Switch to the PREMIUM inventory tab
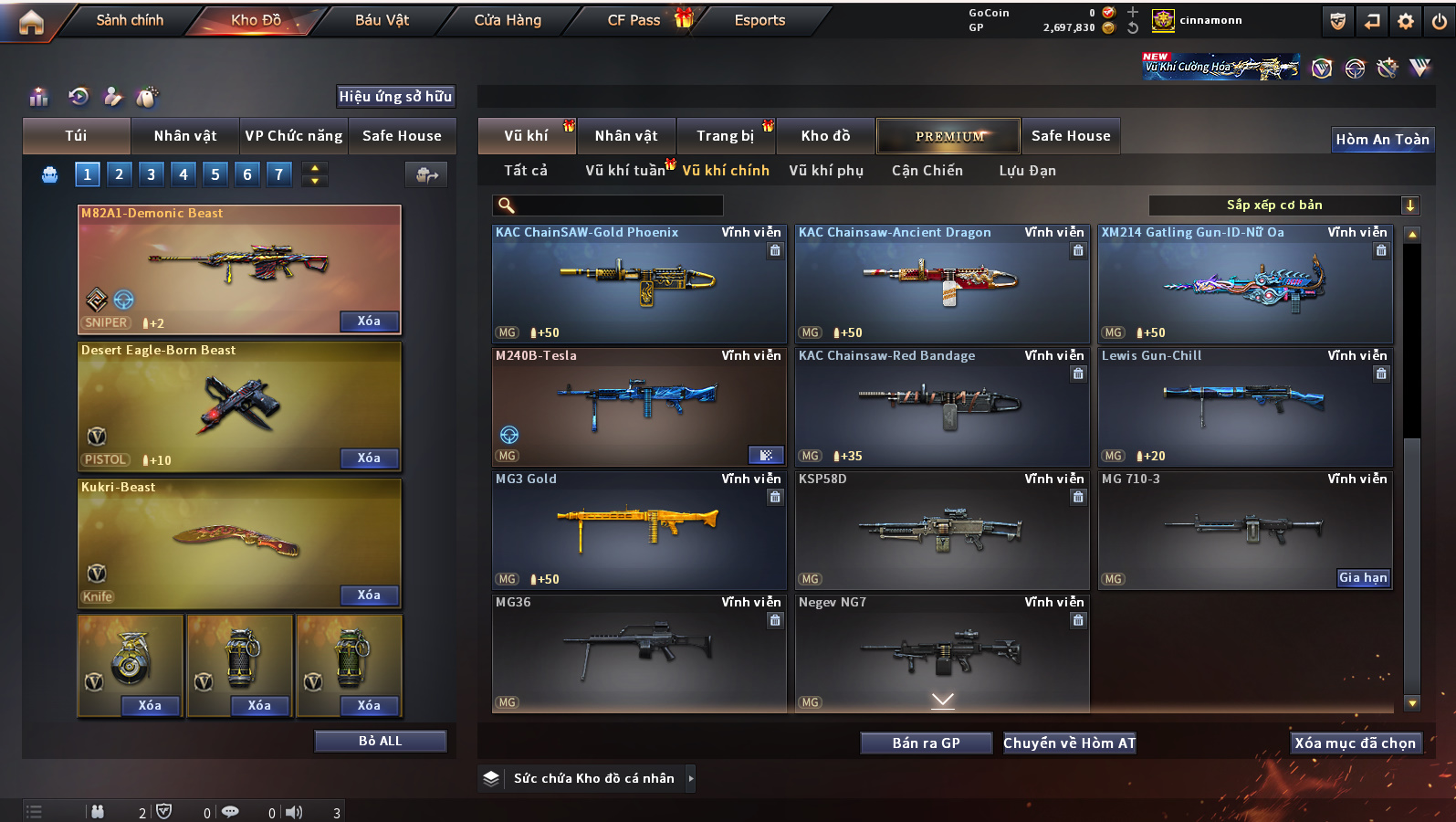The width and height of the screenshot is (1456, 822). [x=948, y=136]
